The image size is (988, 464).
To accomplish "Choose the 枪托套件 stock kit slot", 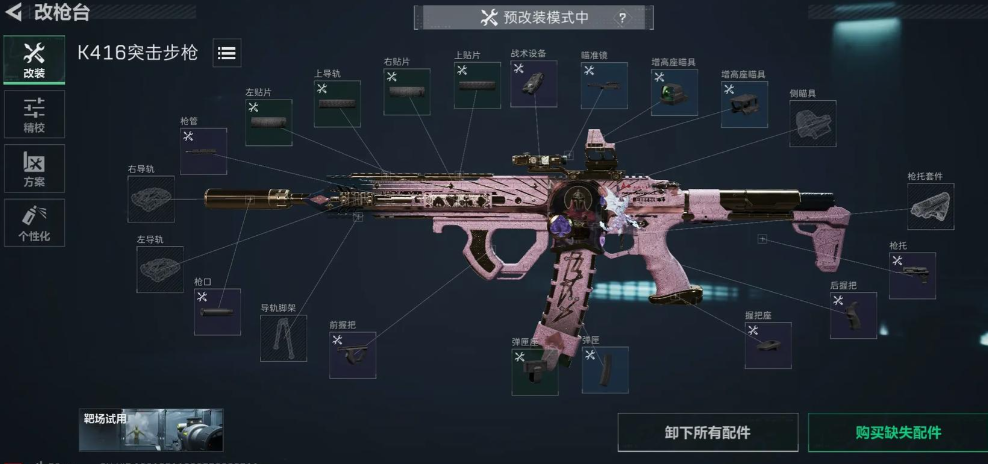I will point(930,206).
